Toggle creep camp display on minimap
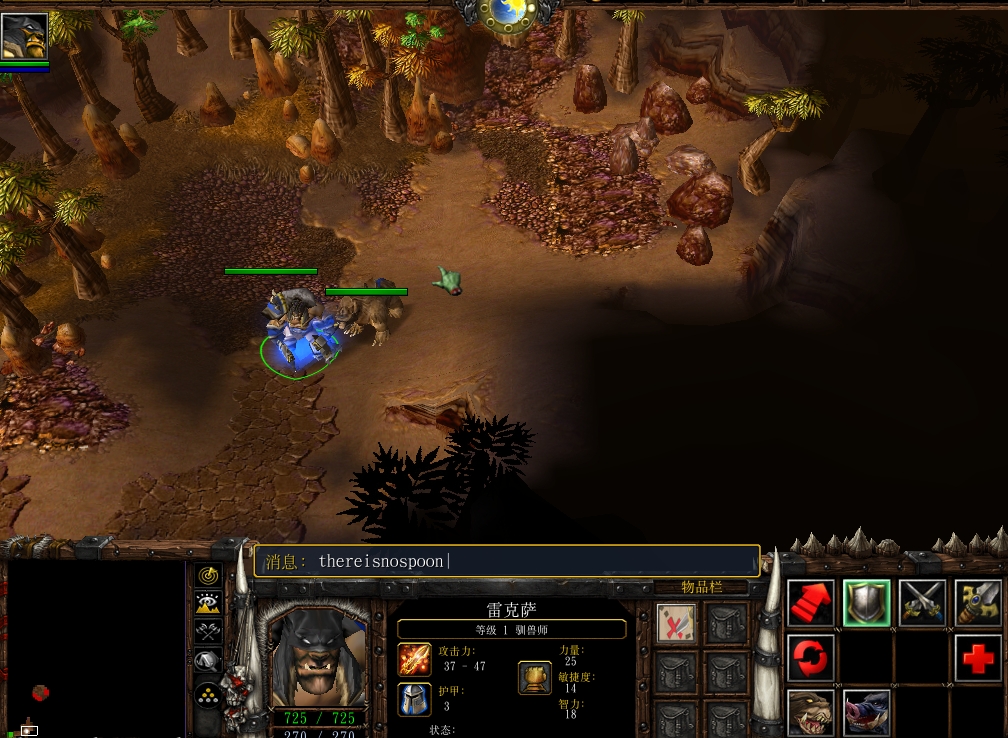Viewport: 1008px width, 738px height. click(x=208, y=661)
